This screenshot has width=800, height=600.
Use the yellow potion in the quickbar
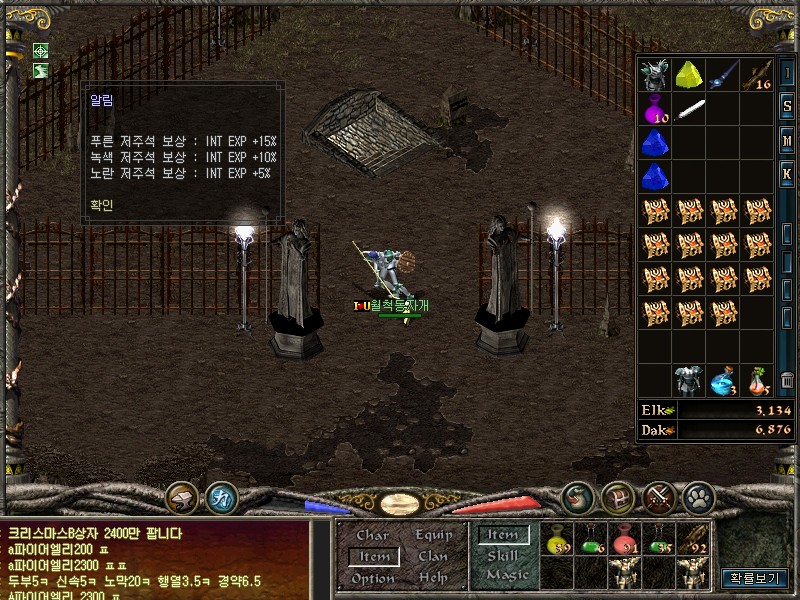tap(560, 539)
